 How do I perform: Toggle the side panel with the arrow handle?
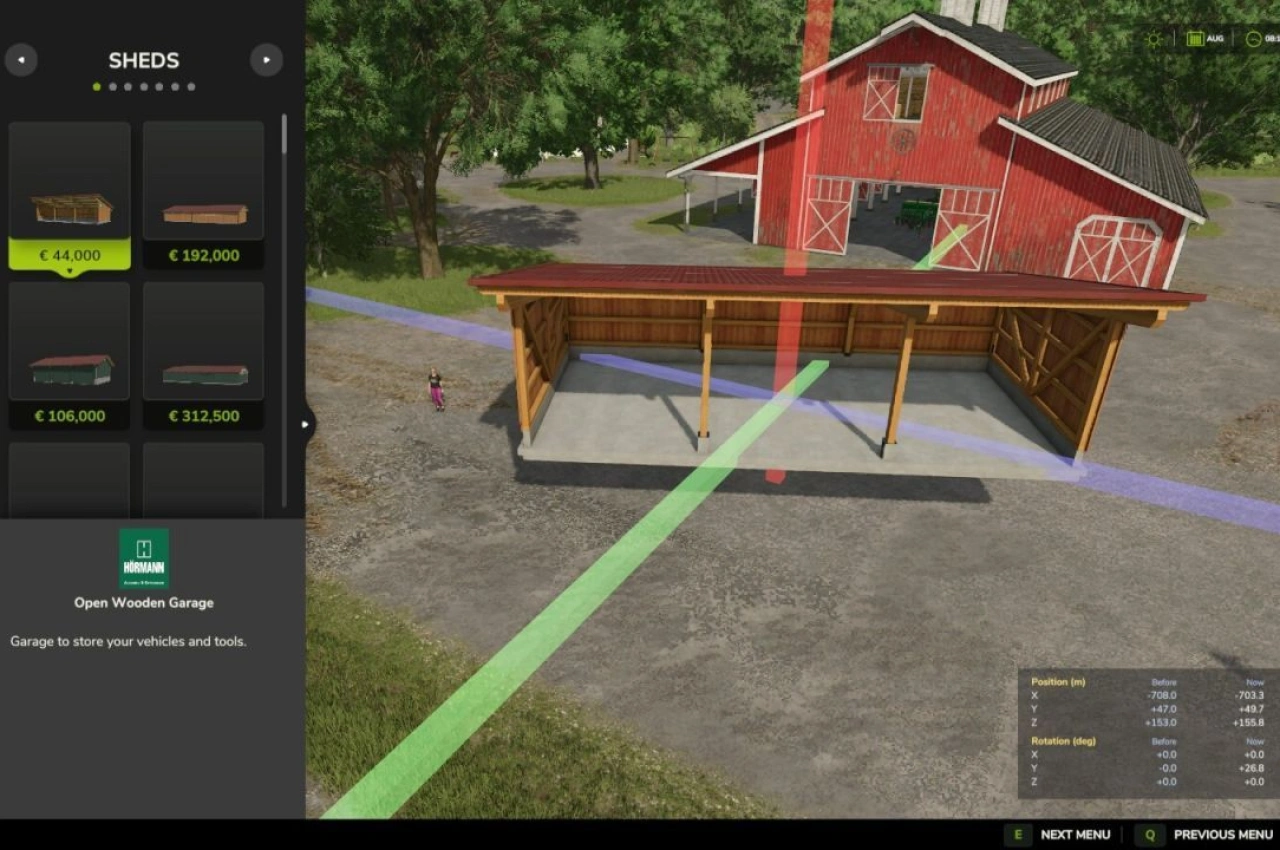(306, 423)
